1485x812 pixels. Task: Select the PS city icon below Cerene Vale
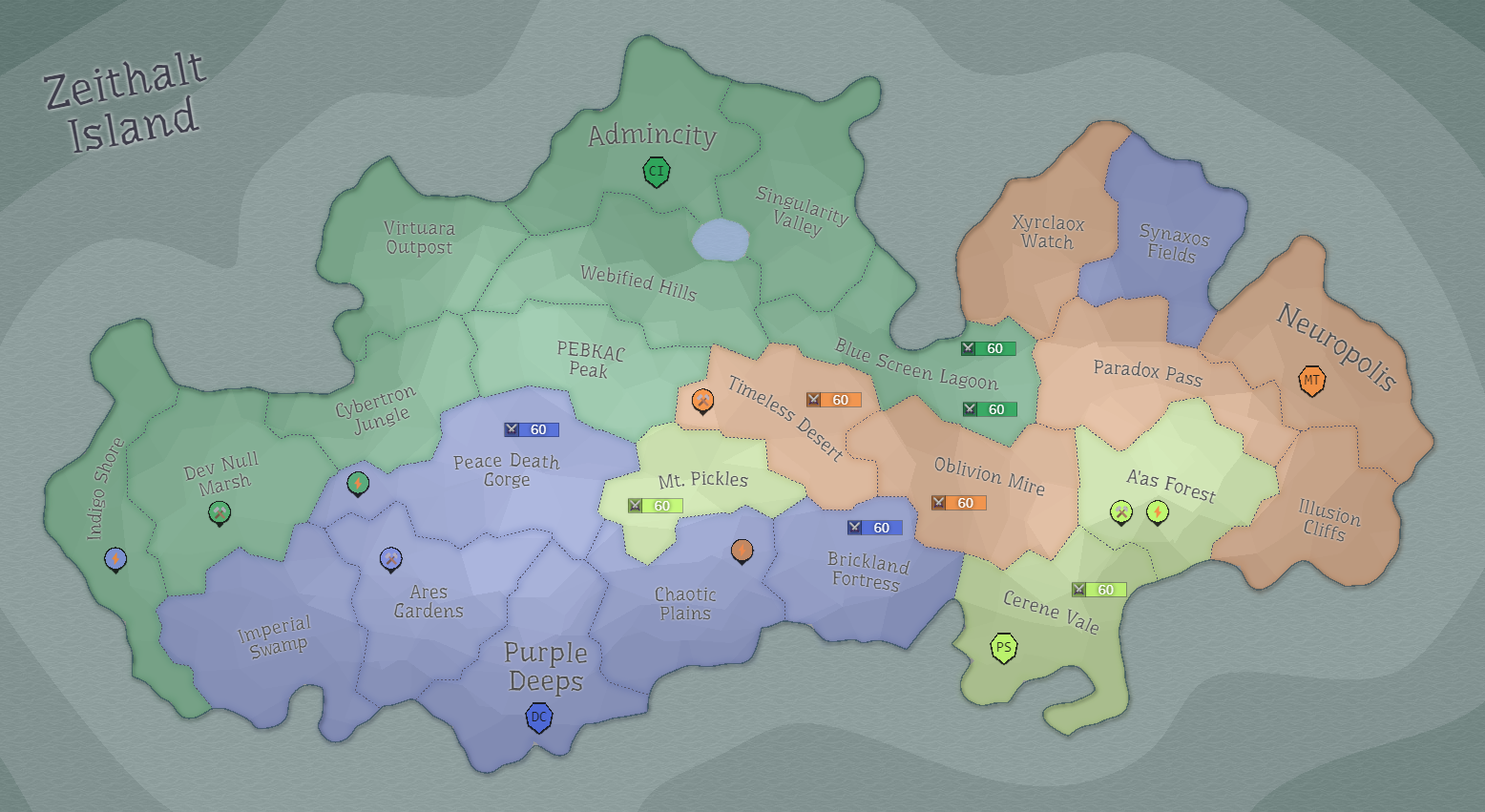(x=1002, y=646)
